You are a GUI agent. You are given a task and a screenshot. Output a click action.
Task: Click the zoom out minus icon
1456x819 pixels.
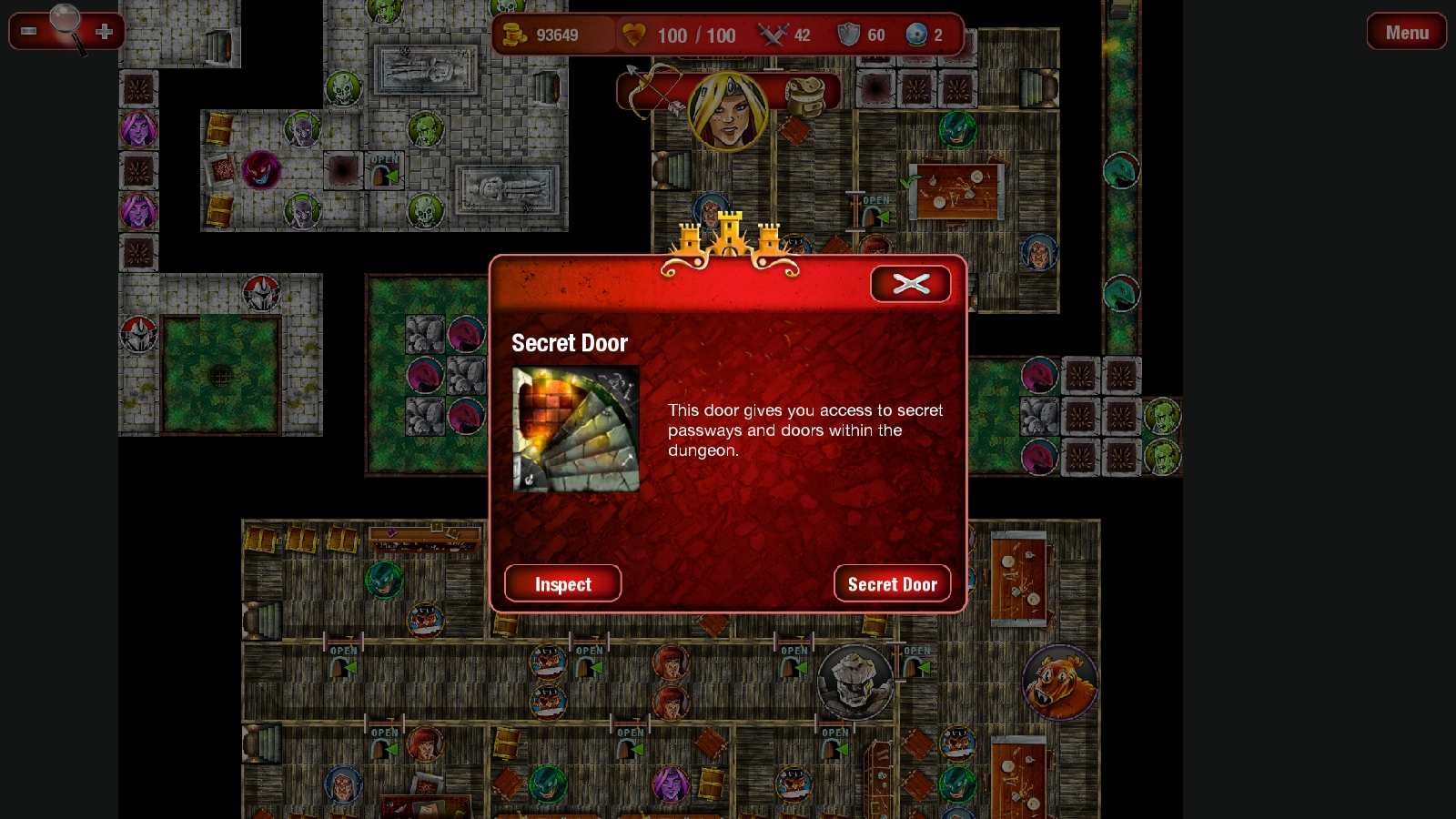coord(27,30)
